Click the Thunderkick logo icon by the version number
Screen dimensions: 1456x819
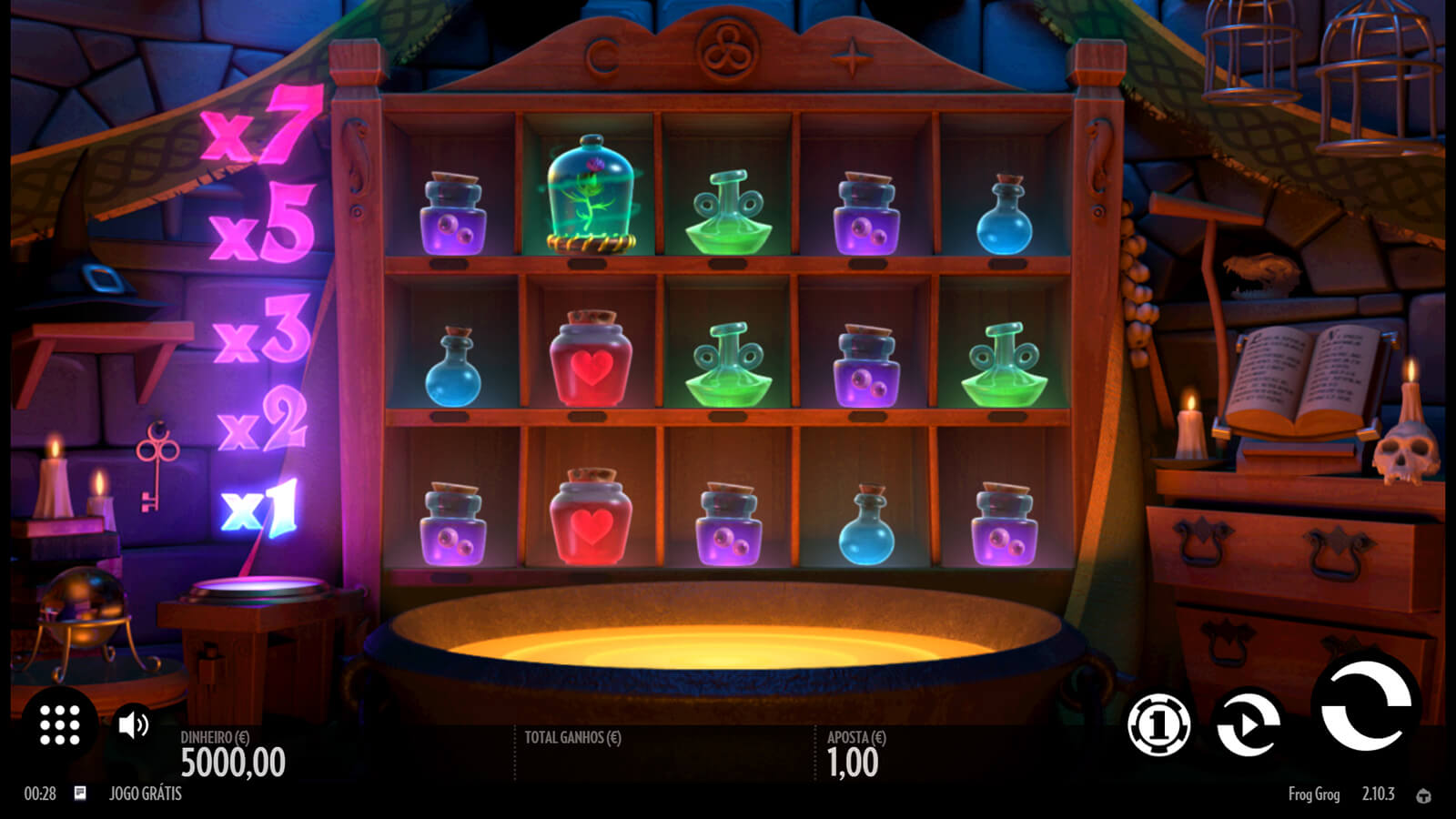pos(1423,795)
